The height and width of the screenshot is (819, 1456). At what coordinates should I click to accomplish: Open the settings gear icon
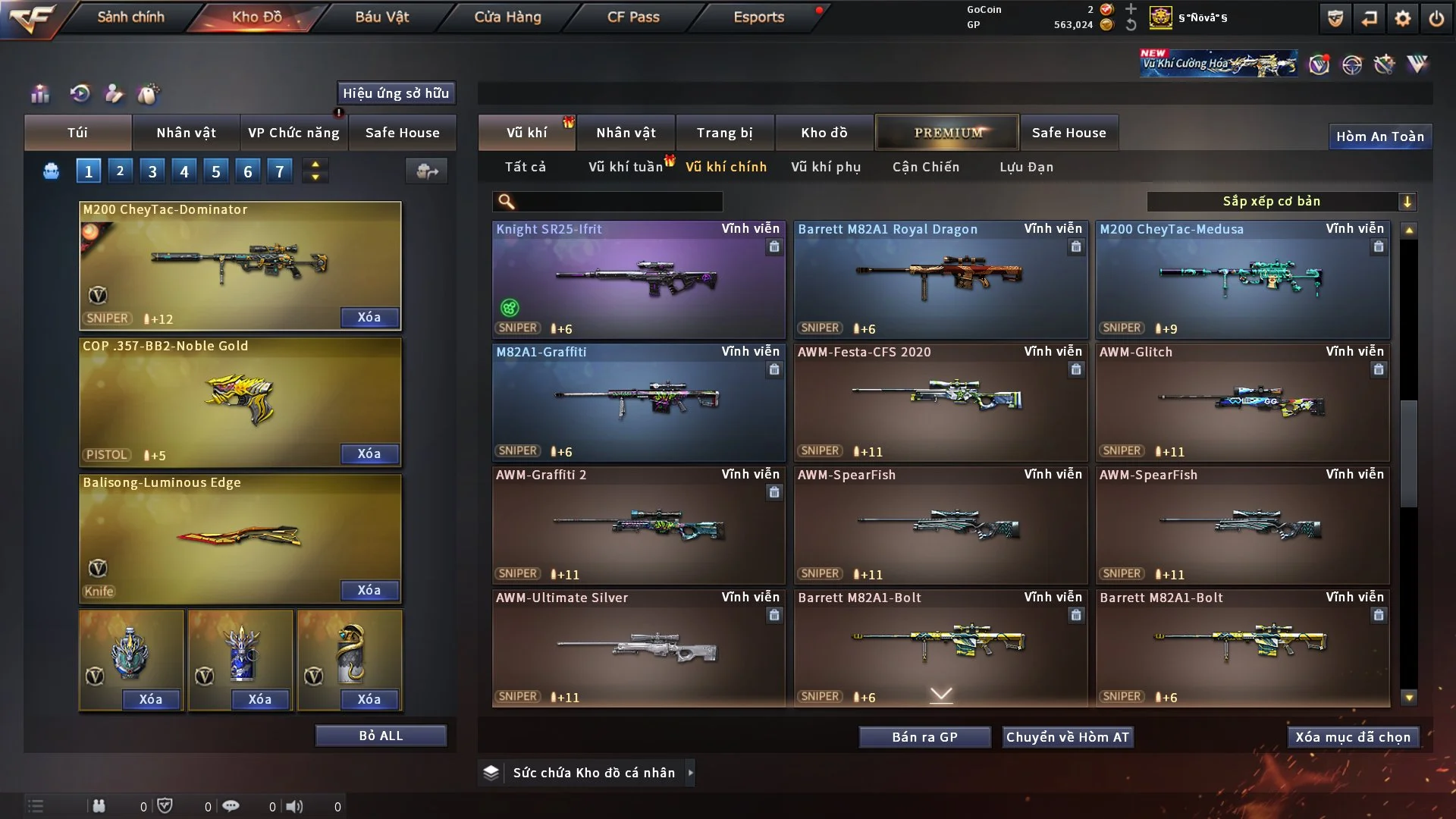click(1403, 18)
